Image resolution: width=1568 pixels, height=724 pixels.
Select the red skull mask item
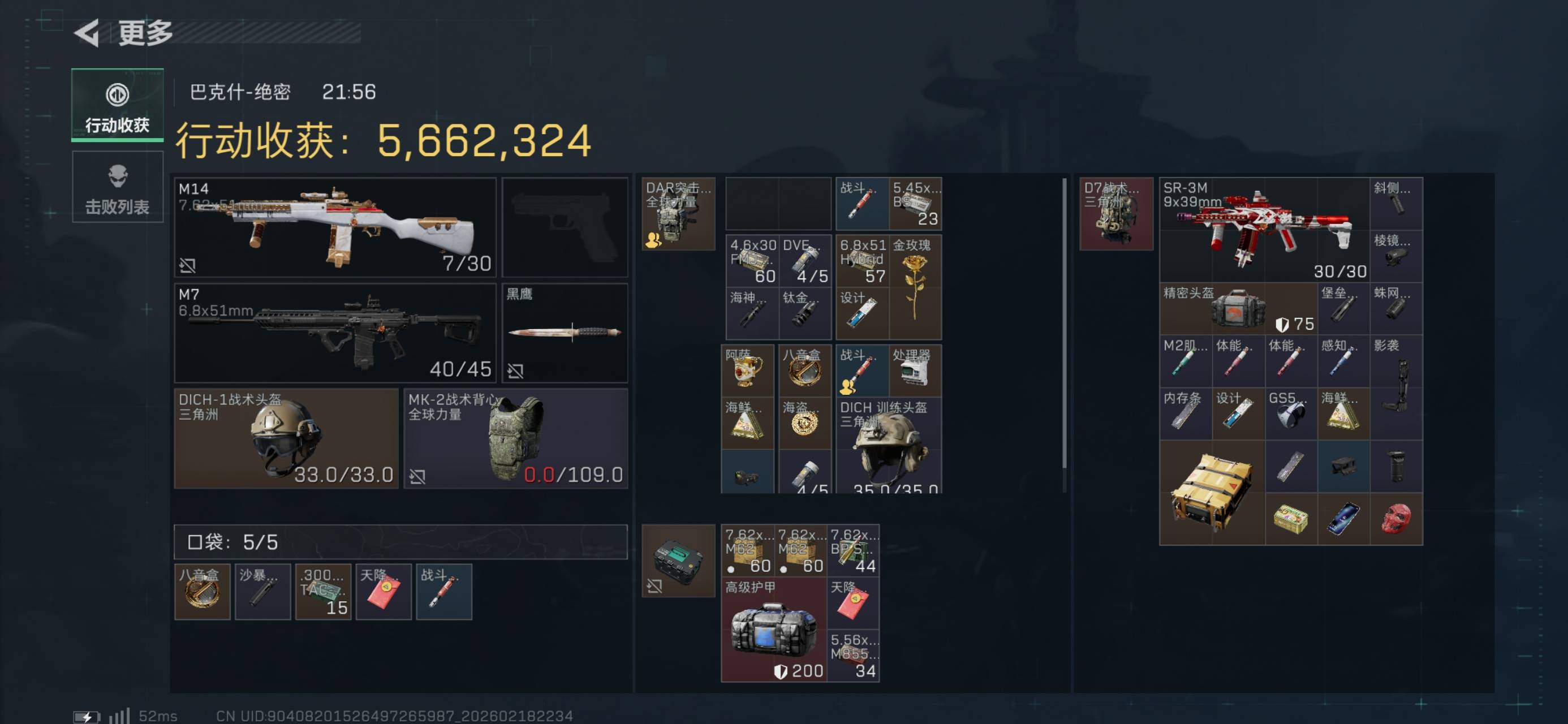tap(1395, 519)
